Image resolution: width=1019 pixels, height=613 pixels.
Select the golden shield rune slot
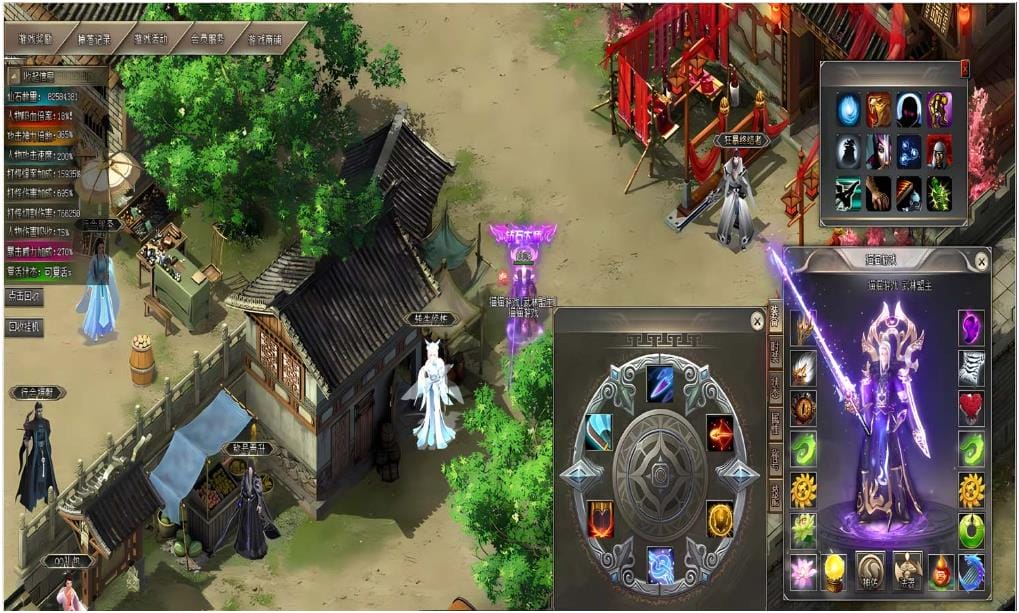coord(719,517)
